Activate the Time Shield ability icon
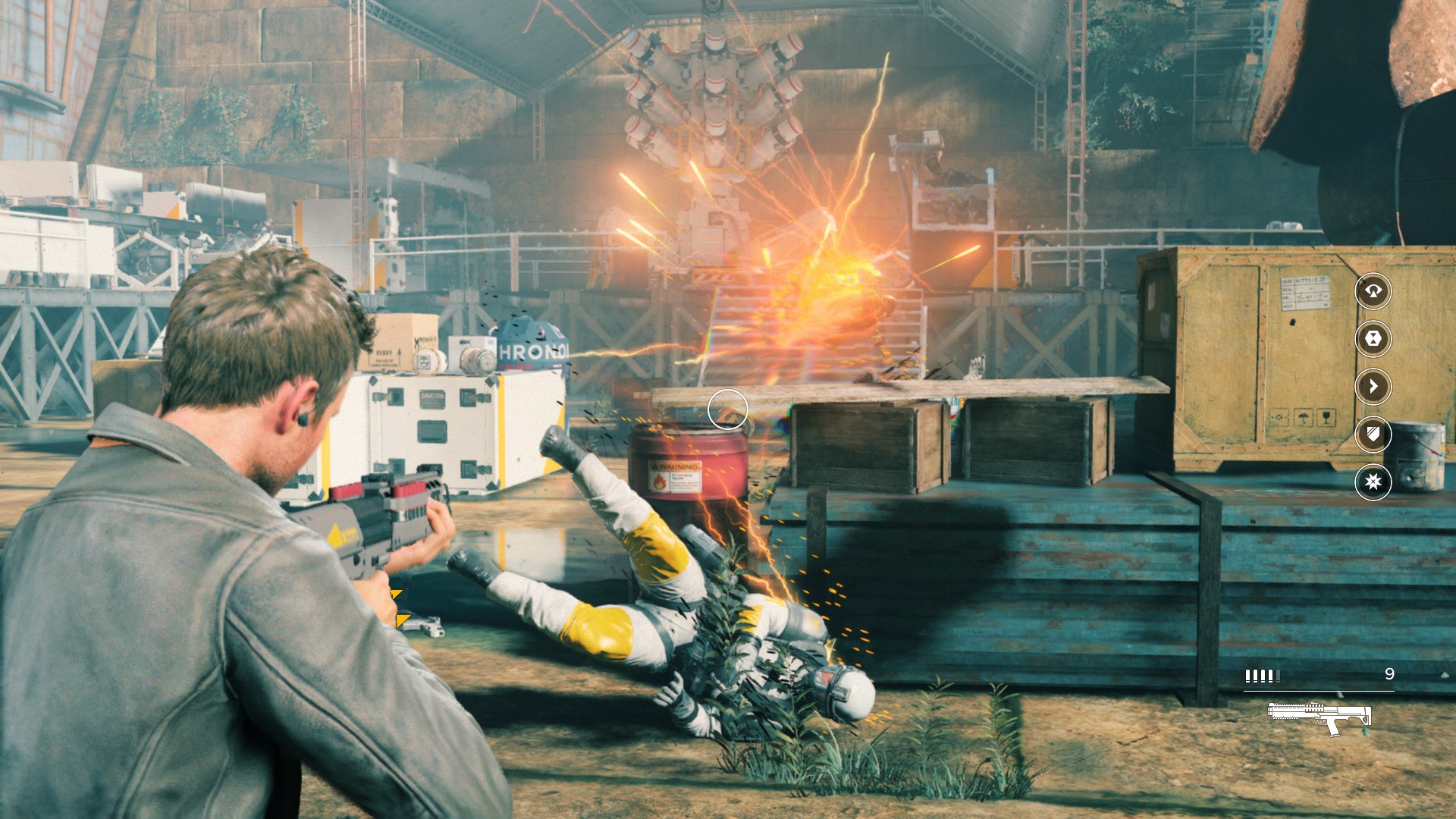Image resolution: width=1456 pixels, height=819 pixels. [x=1373, y=435]
